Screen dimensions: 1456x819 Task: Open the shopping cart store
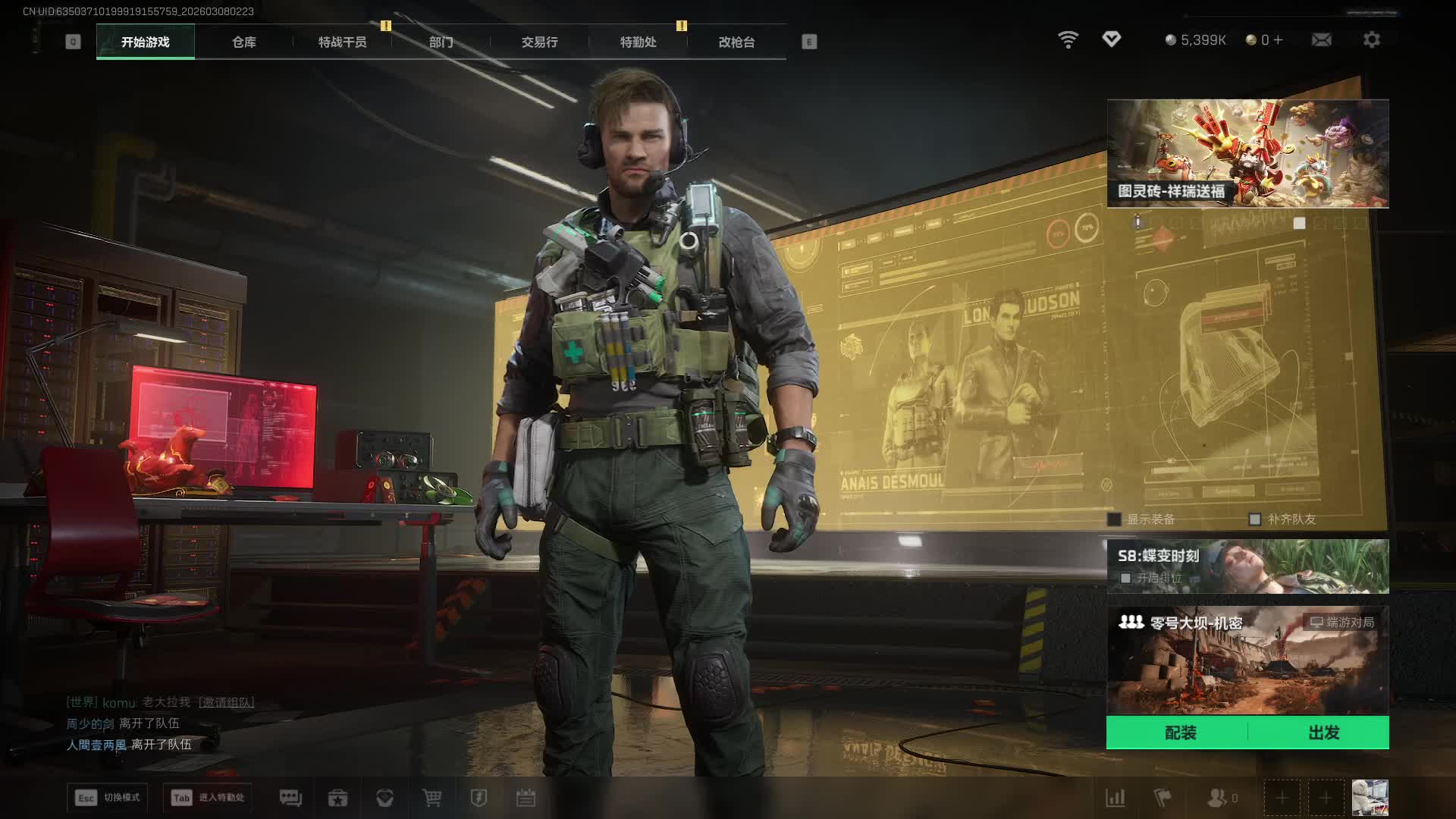click(x=431, y=798)
